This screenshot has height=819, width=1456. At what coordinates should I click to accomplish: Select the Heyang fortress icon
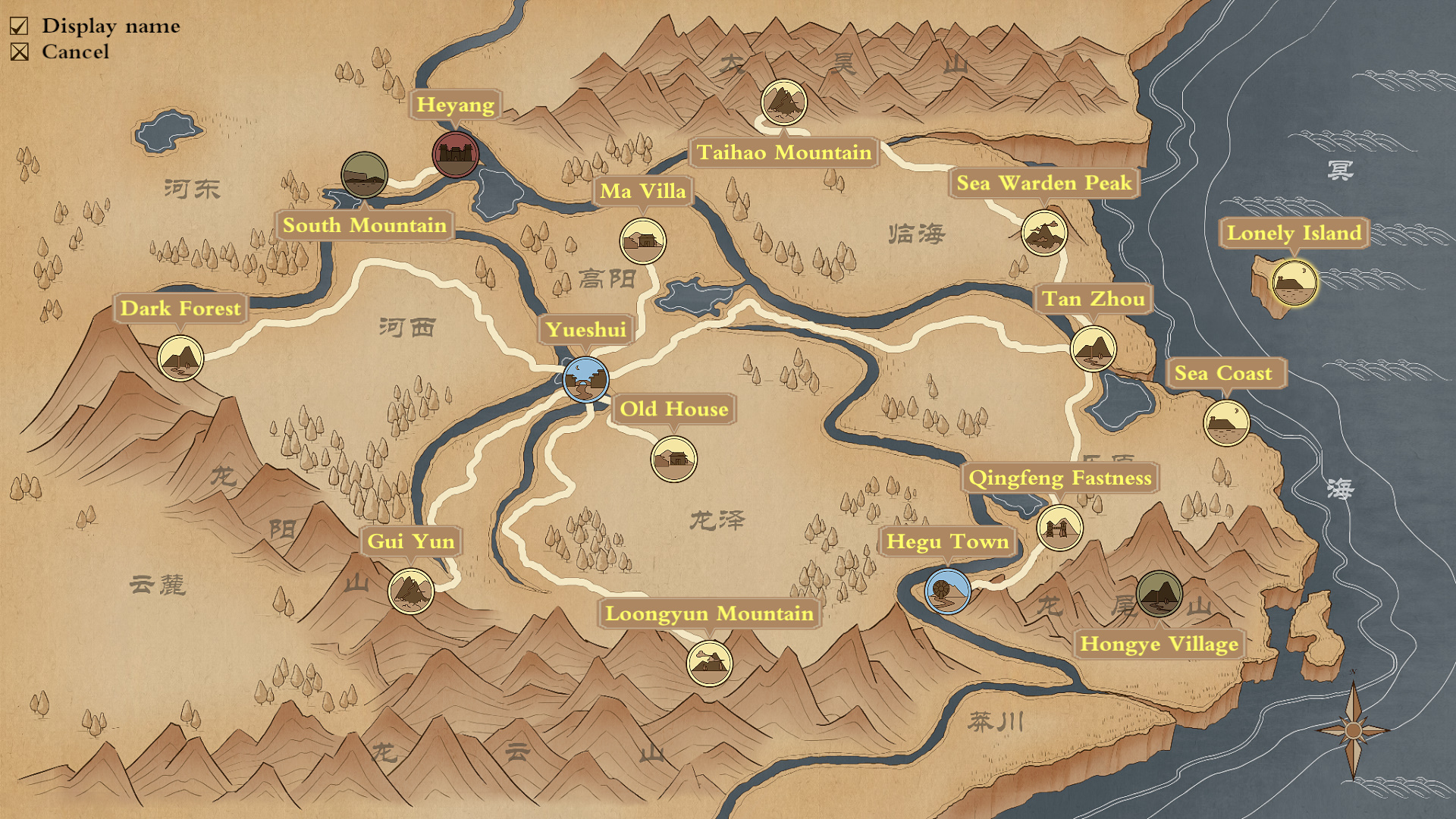[453, 154]
